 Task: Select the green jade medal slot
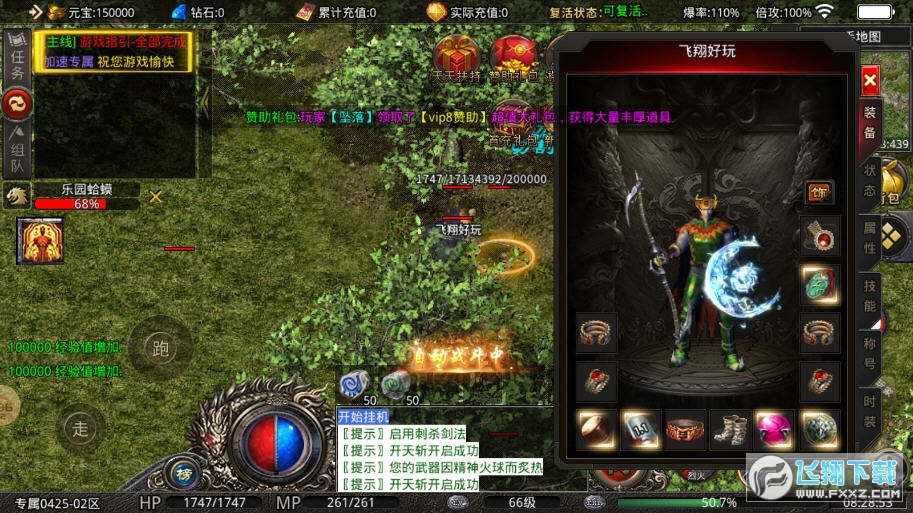point(820,284)
